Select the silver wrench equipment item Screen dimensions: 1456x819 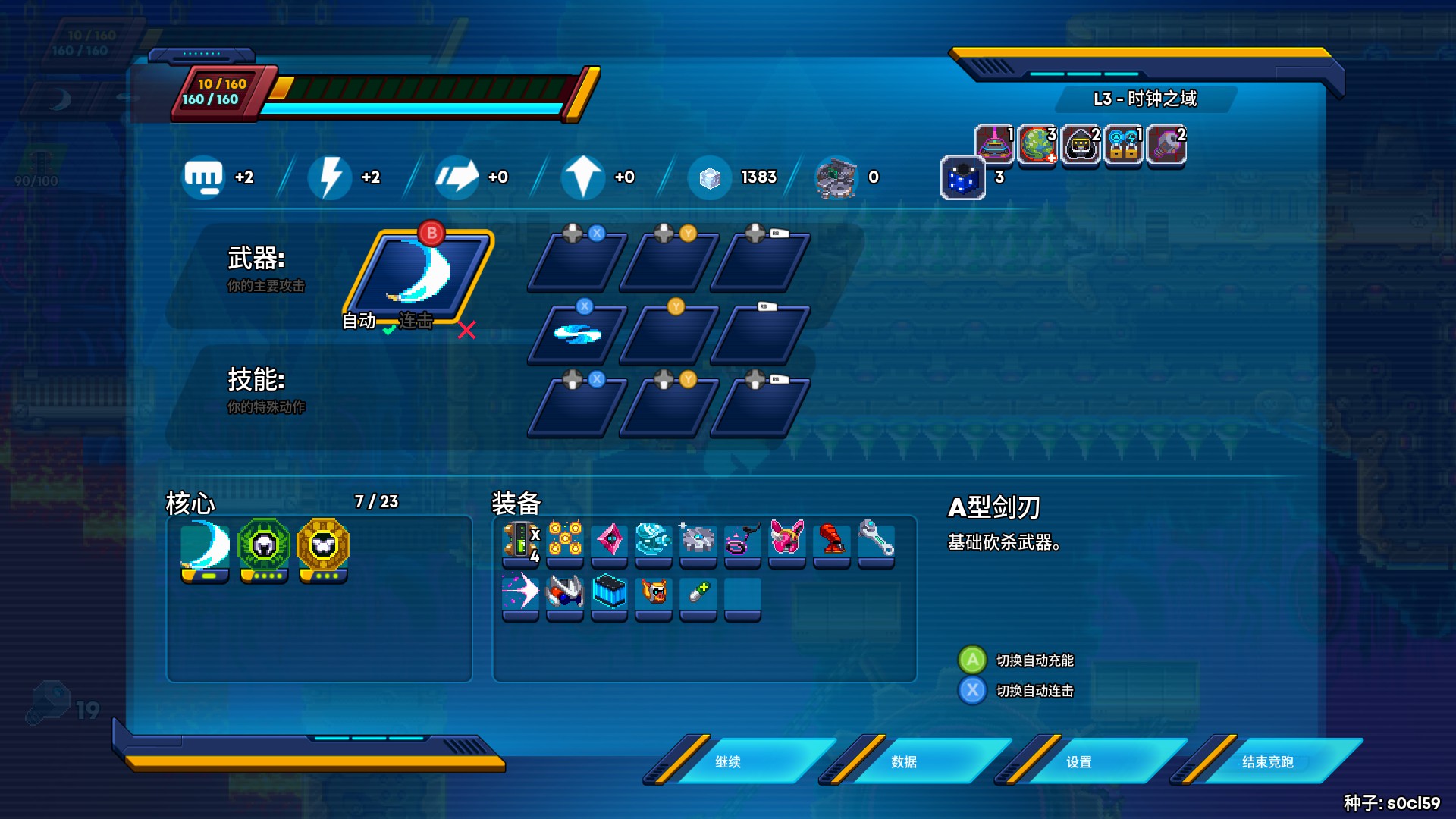pos(876,539)
